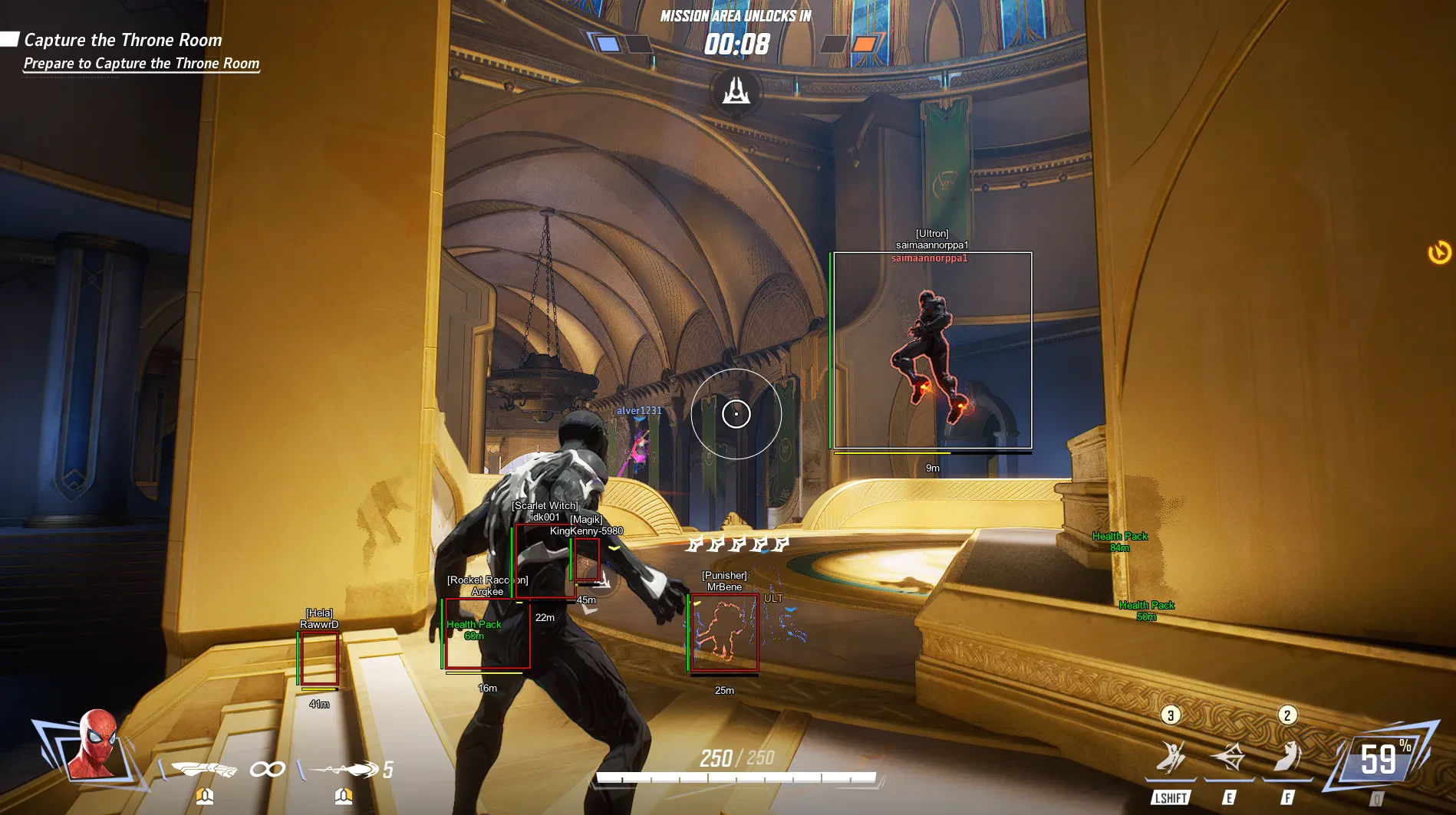Click the mission area emblem under the timer
Viewport: 1456px width, 815px height.
point(736,92)
